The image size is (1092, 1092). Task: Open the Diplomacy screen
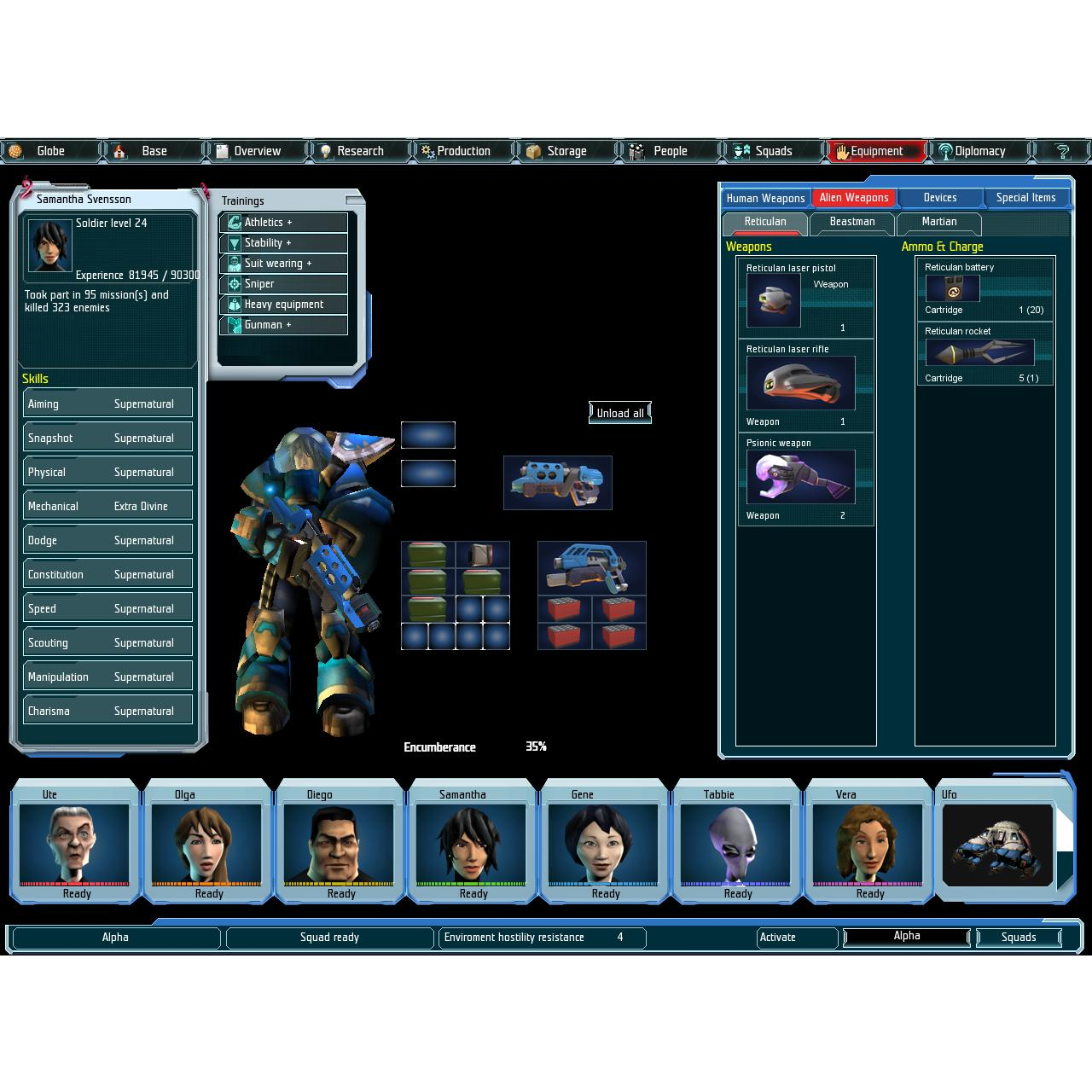(x=979, y=151)
